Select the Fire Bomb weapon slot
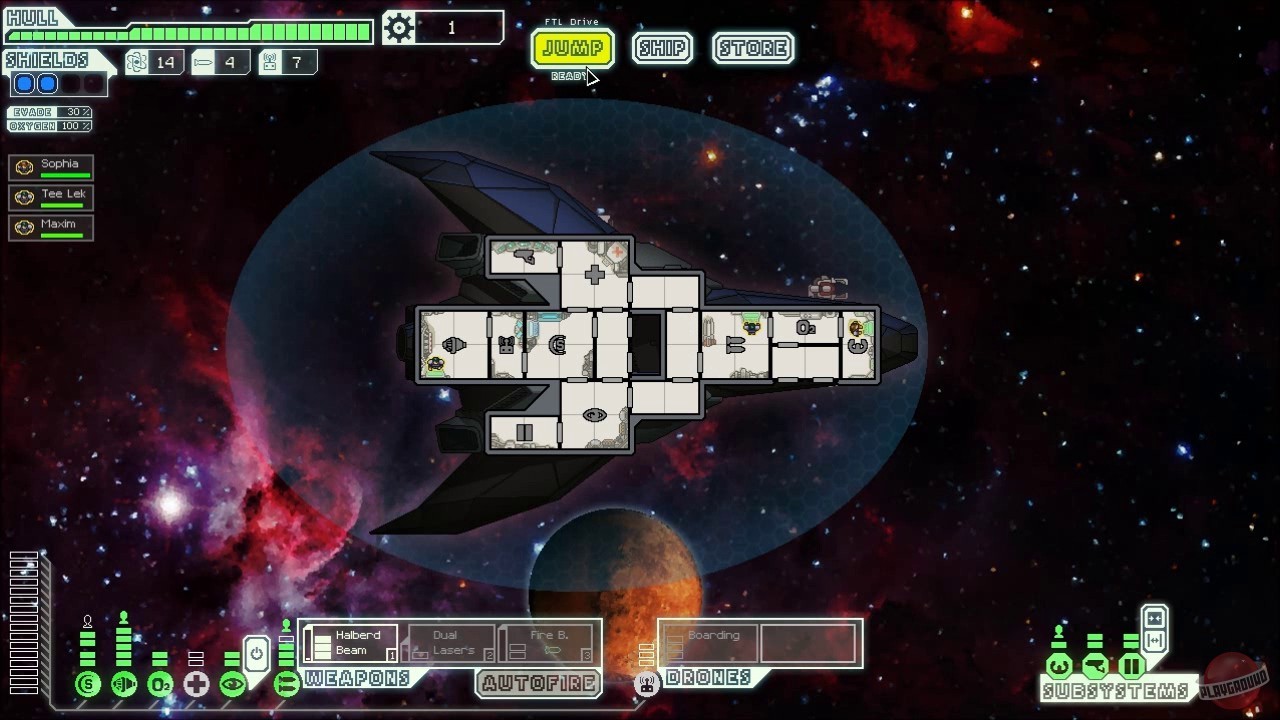Screen dimensions: 1280x720 [543, 642]
